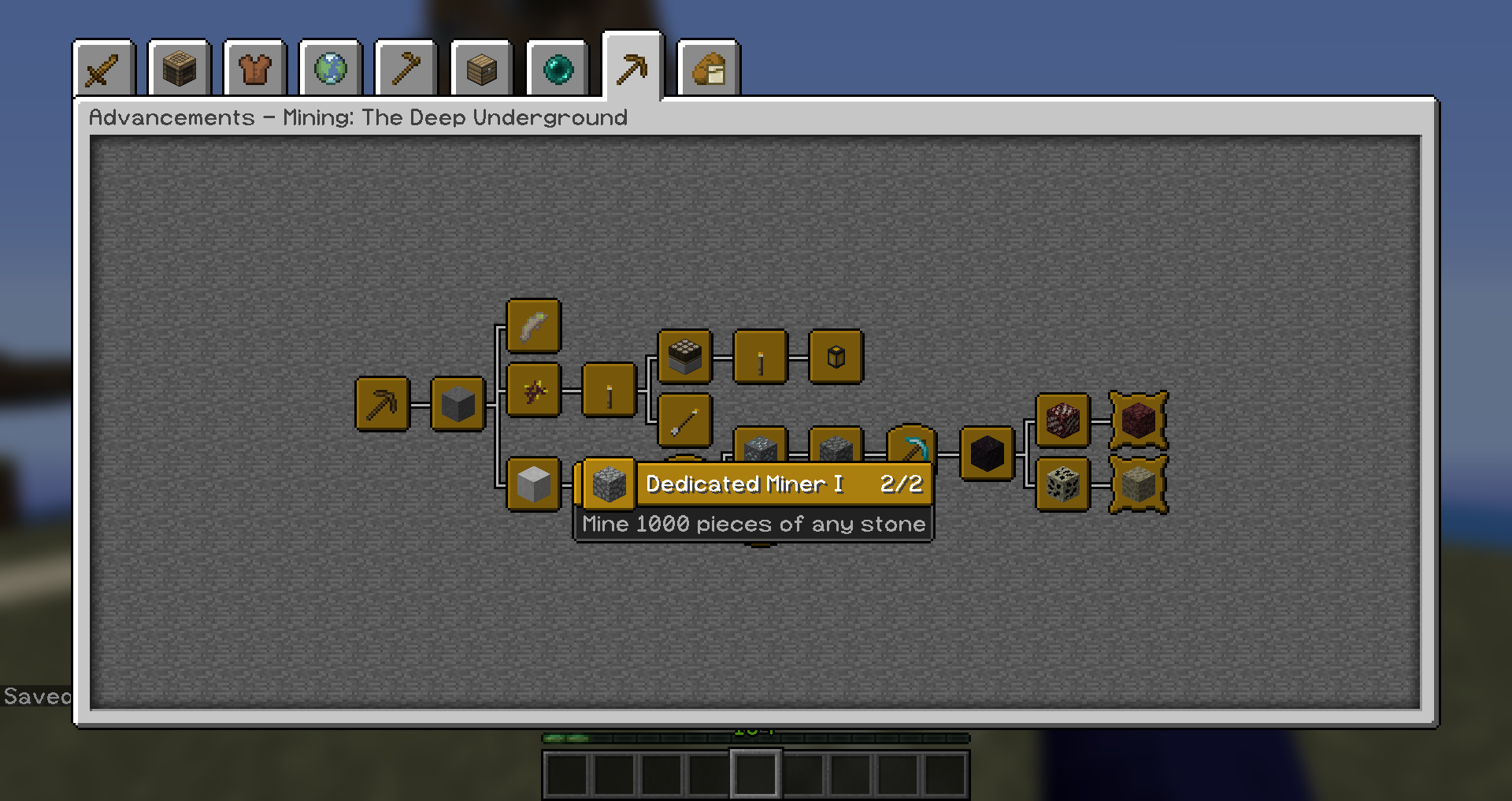Select the lantern advancement icon
1512x801 pixels.
[x=836, y=357]
